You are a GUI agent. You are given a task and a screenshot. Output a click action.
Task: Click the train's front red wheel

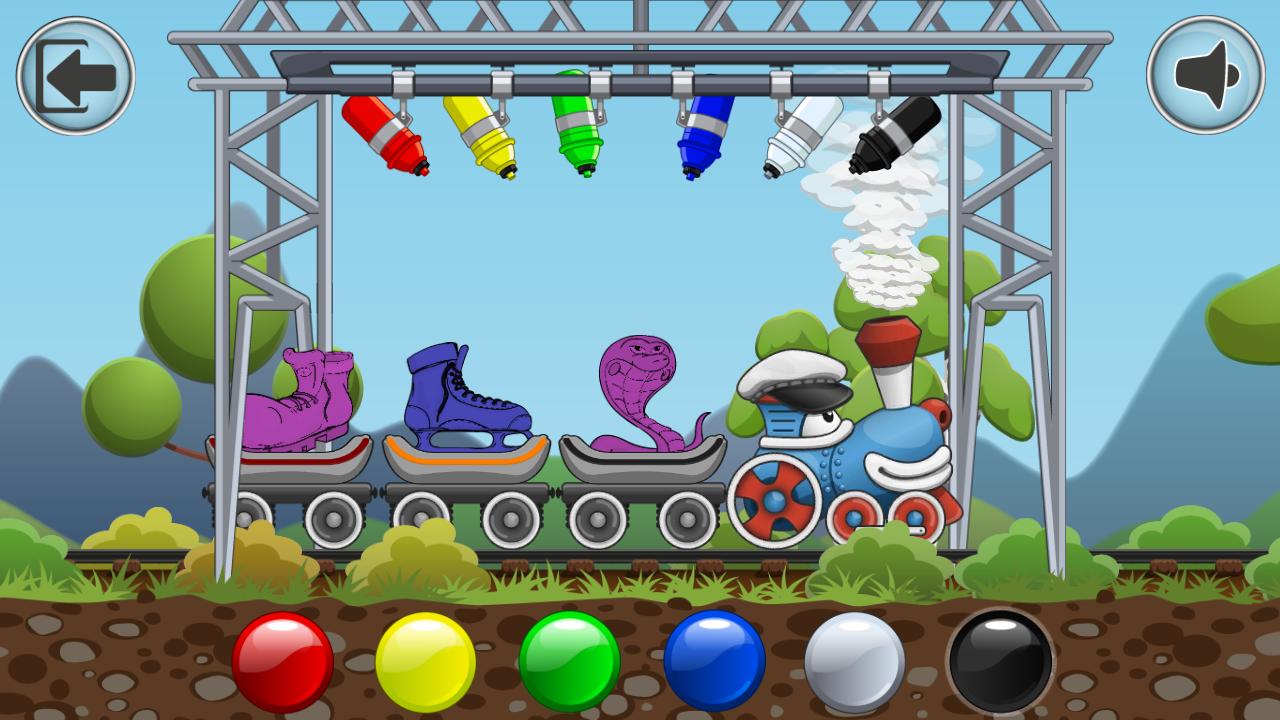pyautogui.click(x=775, y=500)
